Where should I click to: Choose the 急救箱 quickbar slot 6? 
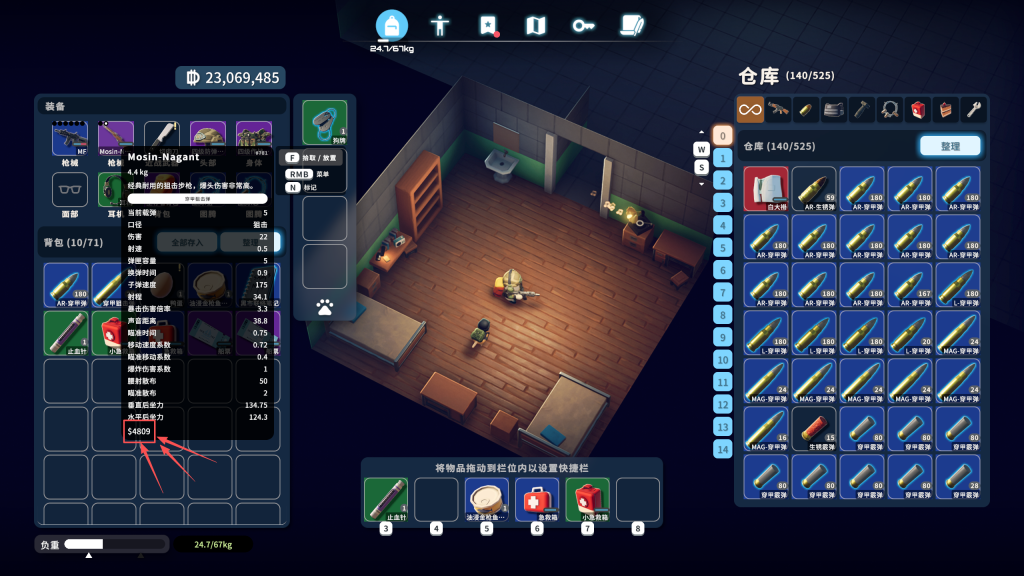536,499
